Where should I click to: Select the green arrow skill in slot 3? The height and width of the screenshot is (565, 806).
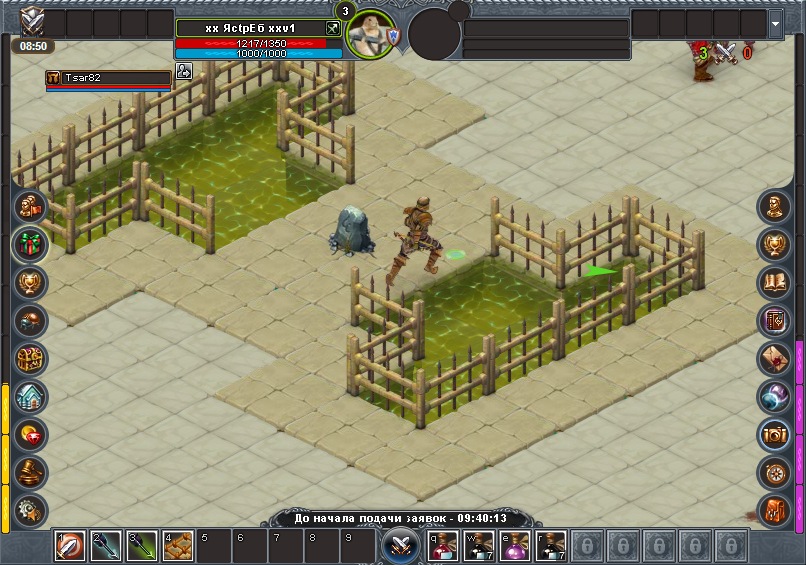tap(142, 546)
